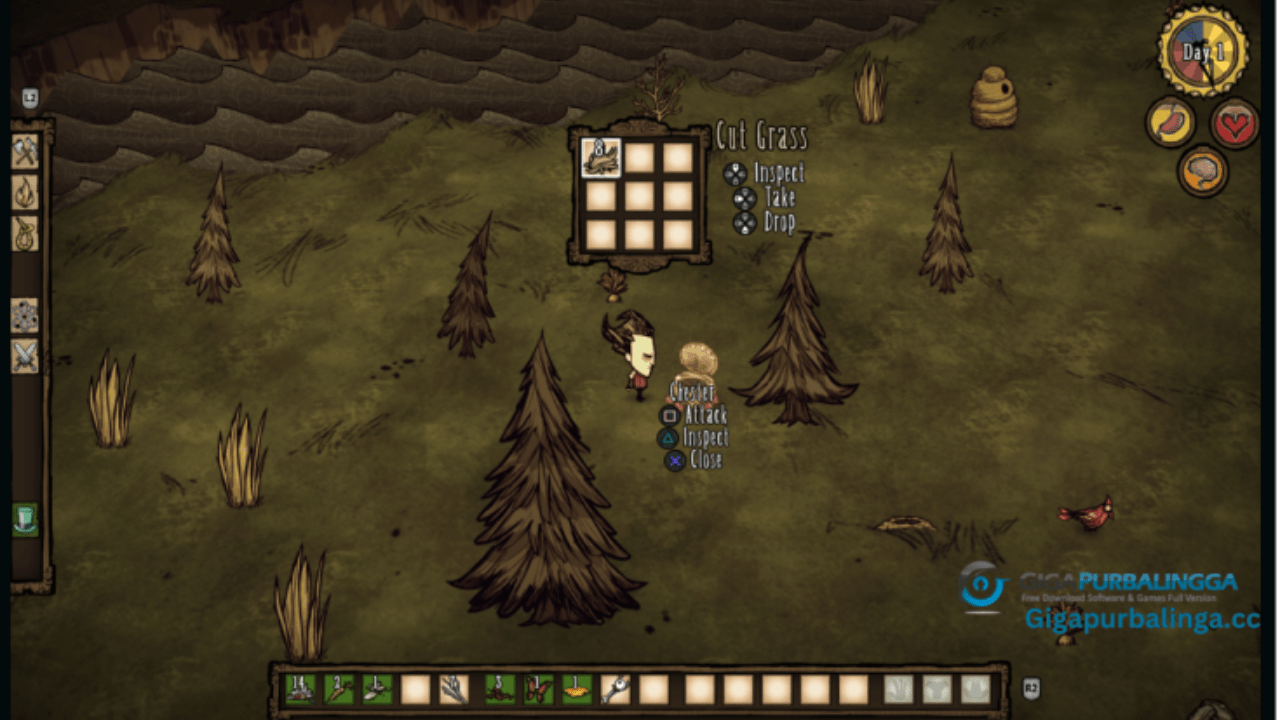Image resolution: width=1280 pixels, height=720 pixels.
Task: Show the Fight crossed-swords crafting tab
Action: [25, 356]
